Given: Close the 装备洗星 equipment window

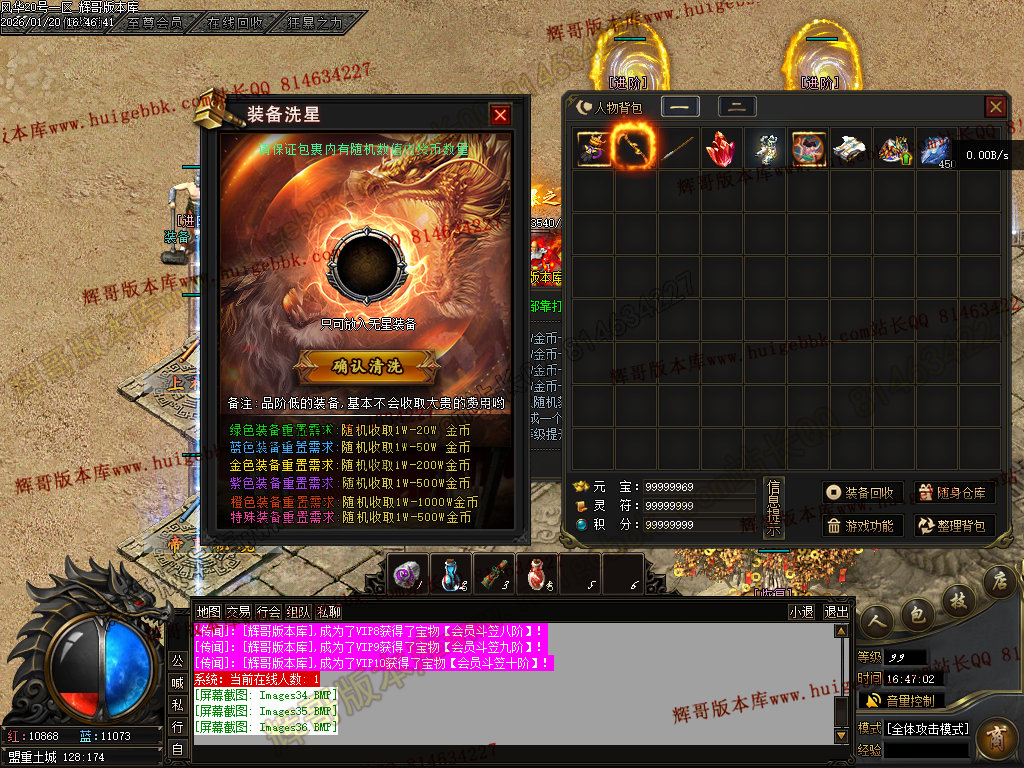Looking at the screenshot, I should point(500,115).
